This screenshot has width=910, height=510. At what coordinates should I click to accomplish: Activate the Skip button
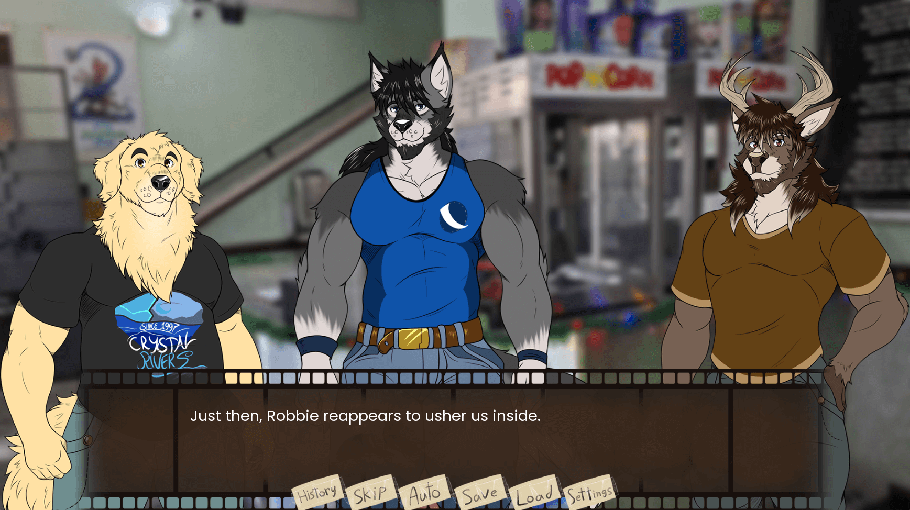[x=370, y=494]
